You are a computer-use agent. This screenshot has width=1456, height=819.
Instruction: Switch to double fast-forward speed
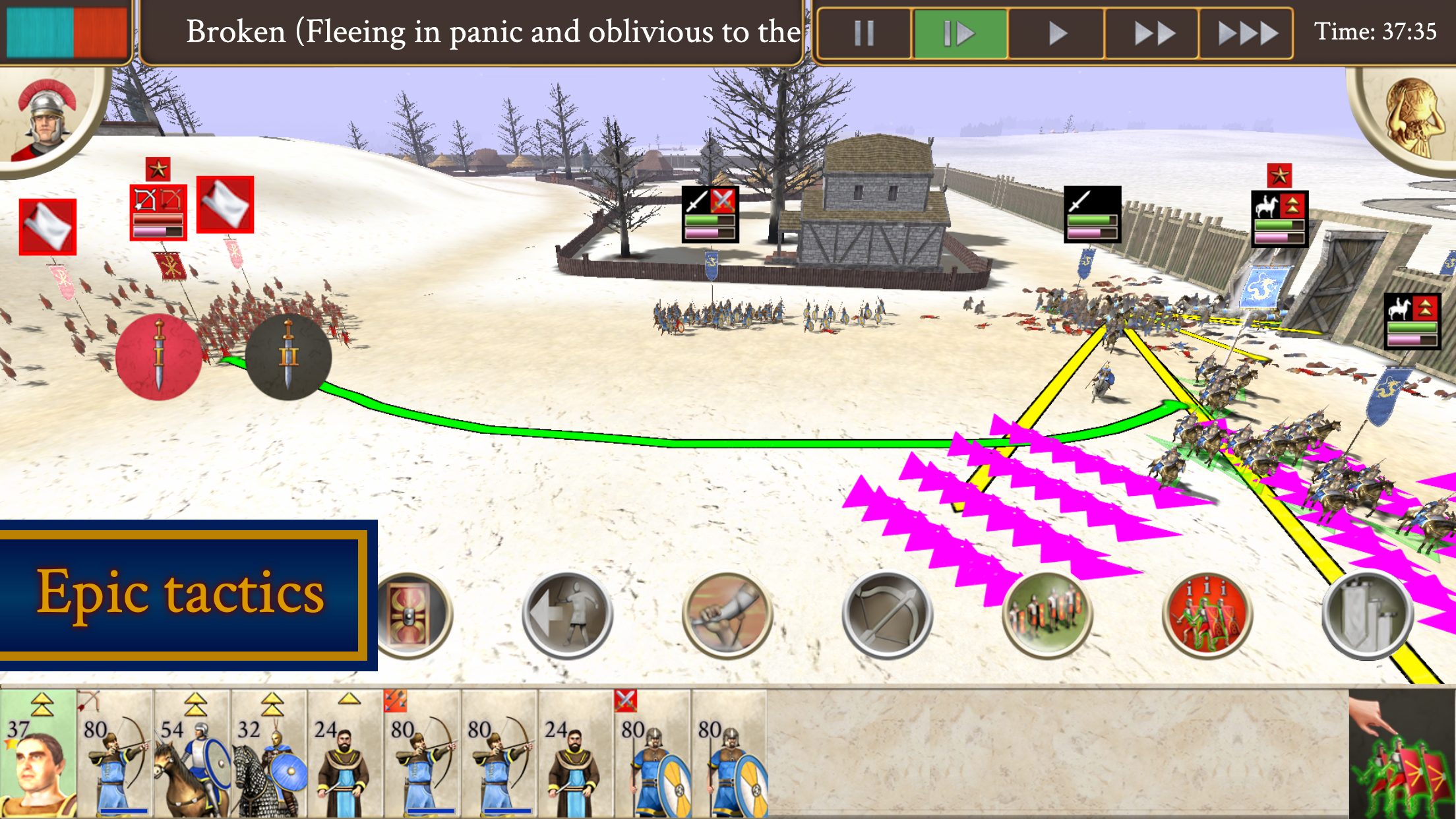(x=1153, y=33)
